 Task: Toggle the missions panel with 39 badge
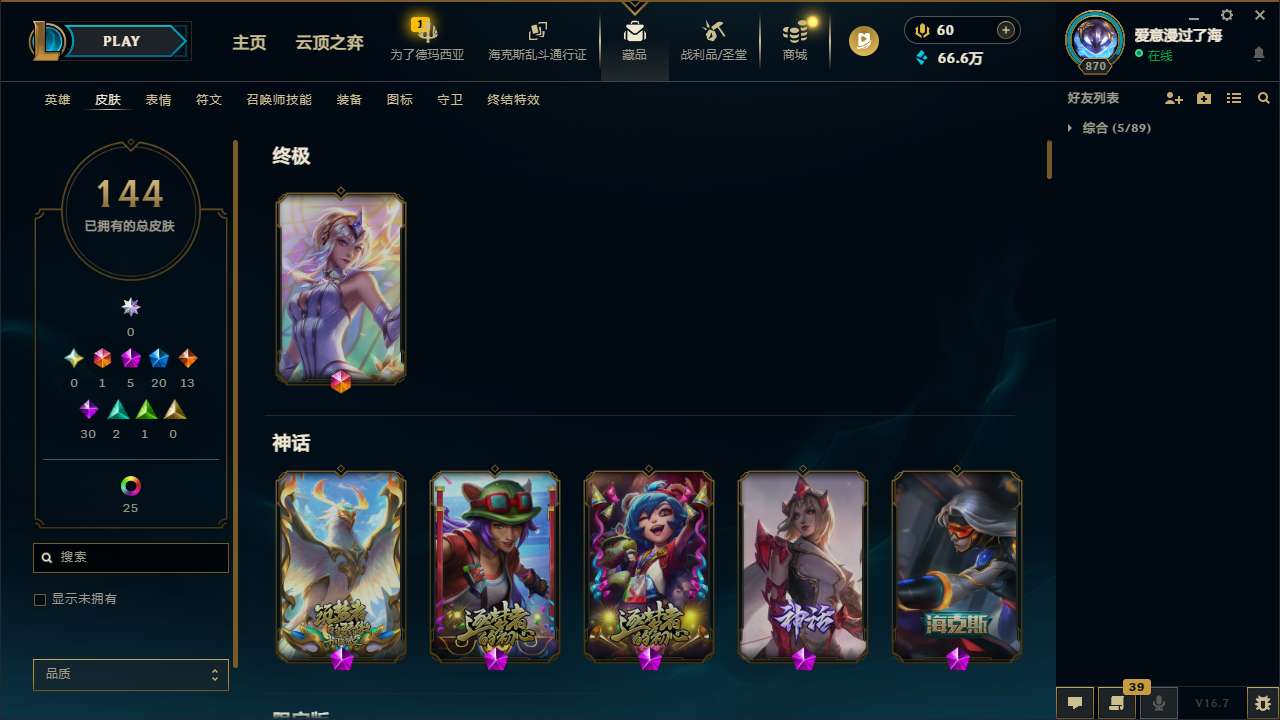(1117, 702)
